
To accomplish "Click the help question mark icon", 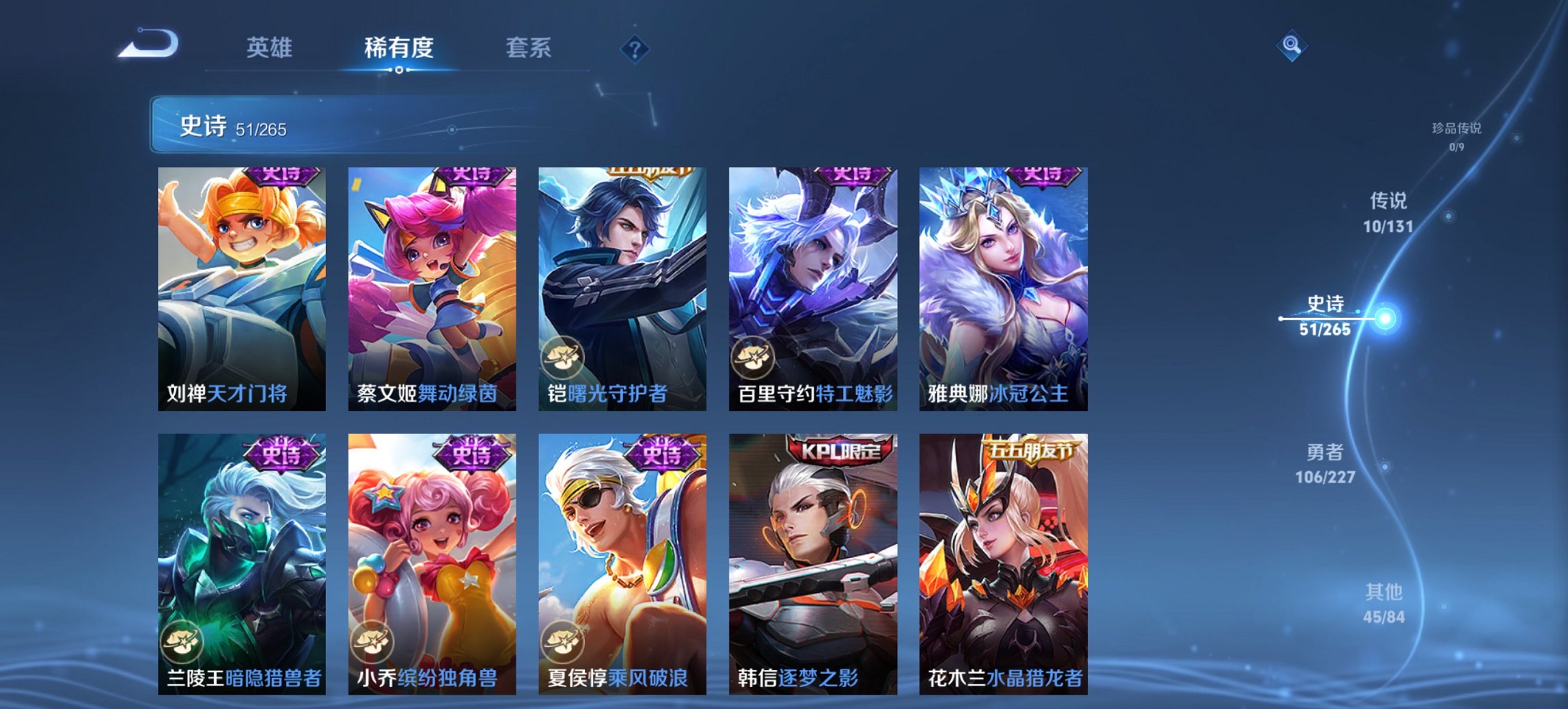I will 634,49.
